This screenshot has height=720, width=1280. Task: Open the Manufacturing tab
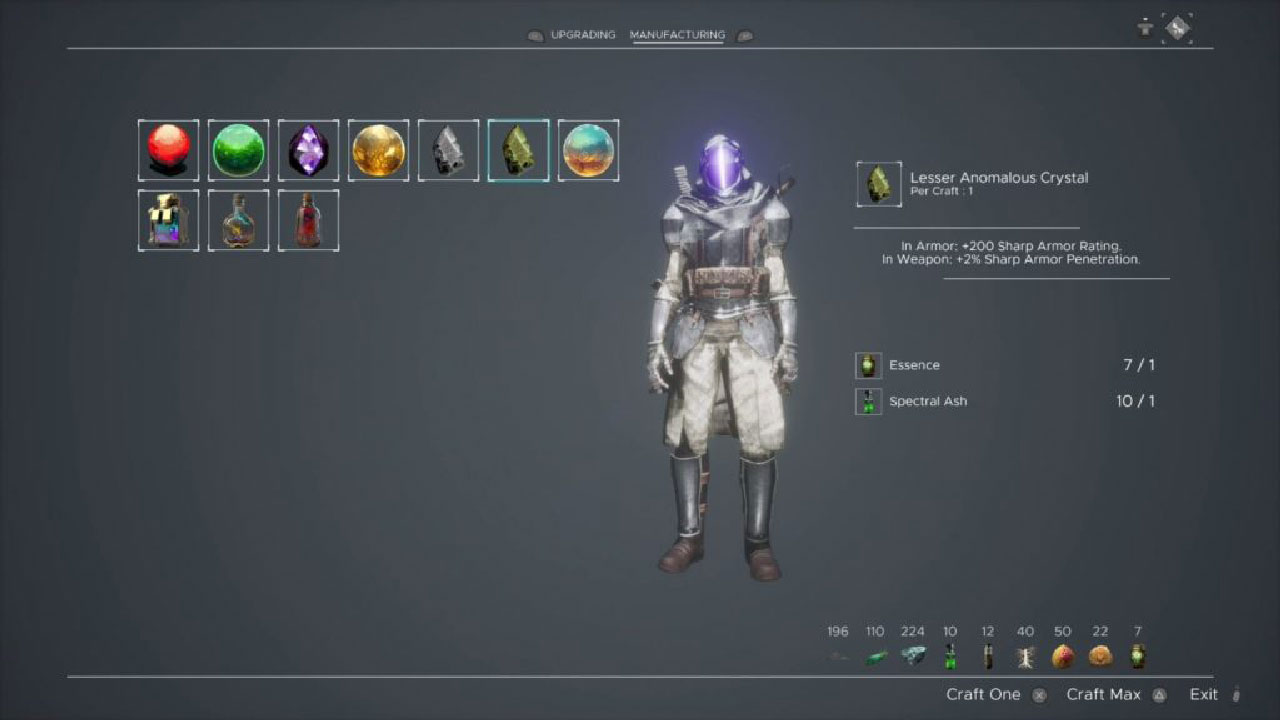(x=677, y=35)
